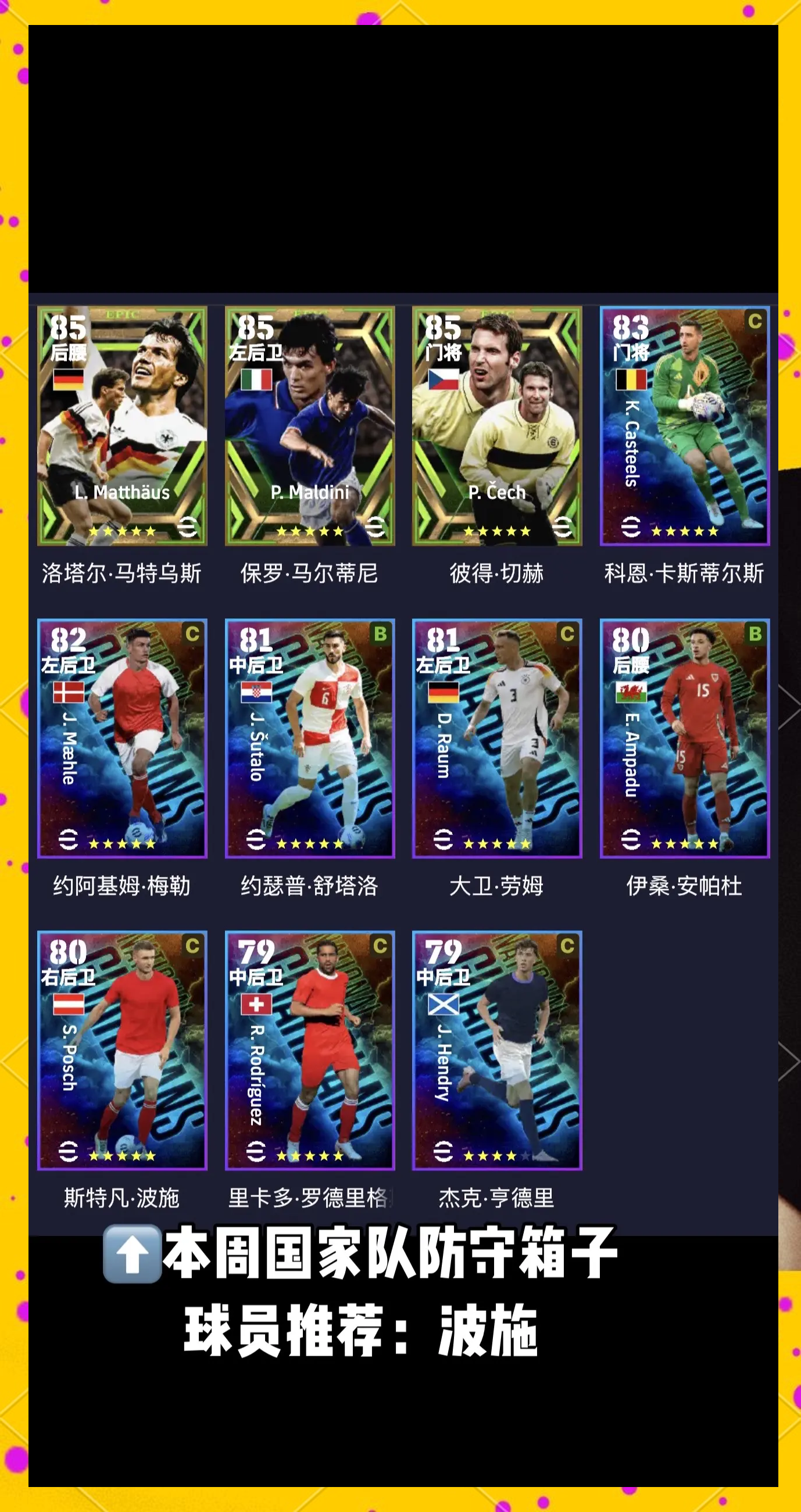The width and height of the screenshot is (801, 1512).
Task: Select K. Casteels goalkeeper card
Action: [x=684, y=426]
